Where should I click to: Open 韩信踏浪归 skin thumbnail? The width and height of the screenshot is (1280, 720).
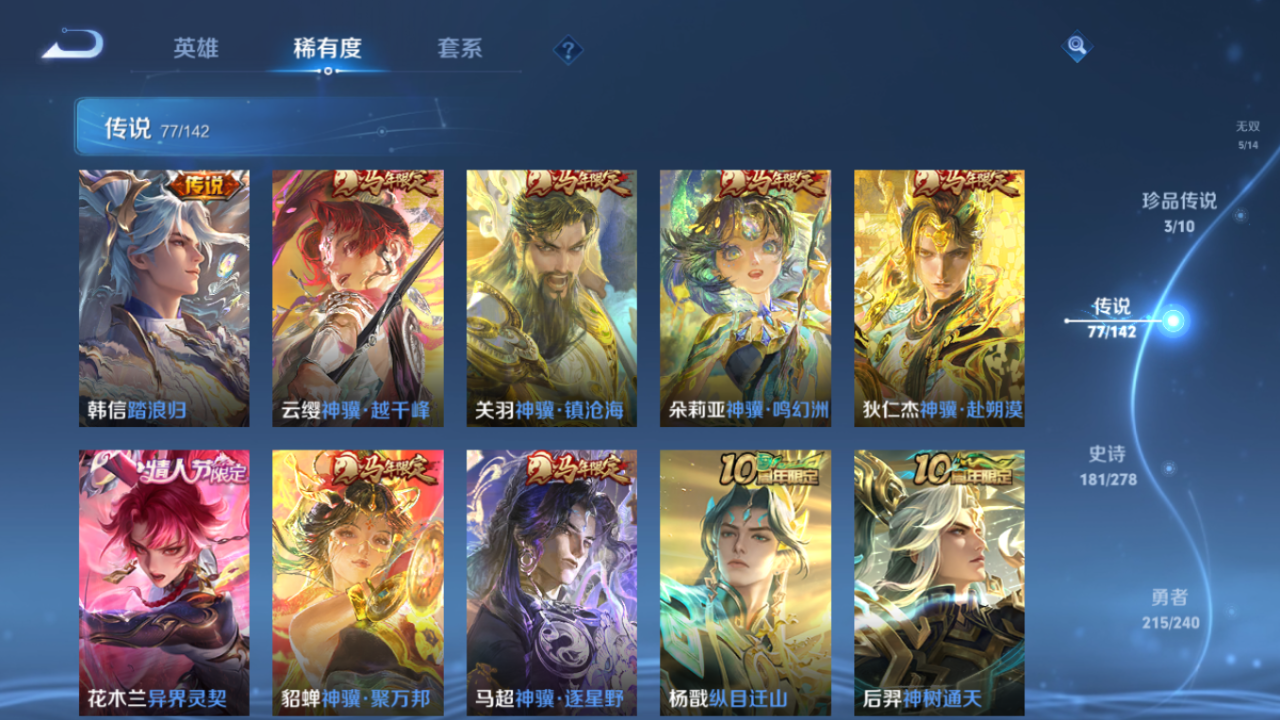point(162,297)
